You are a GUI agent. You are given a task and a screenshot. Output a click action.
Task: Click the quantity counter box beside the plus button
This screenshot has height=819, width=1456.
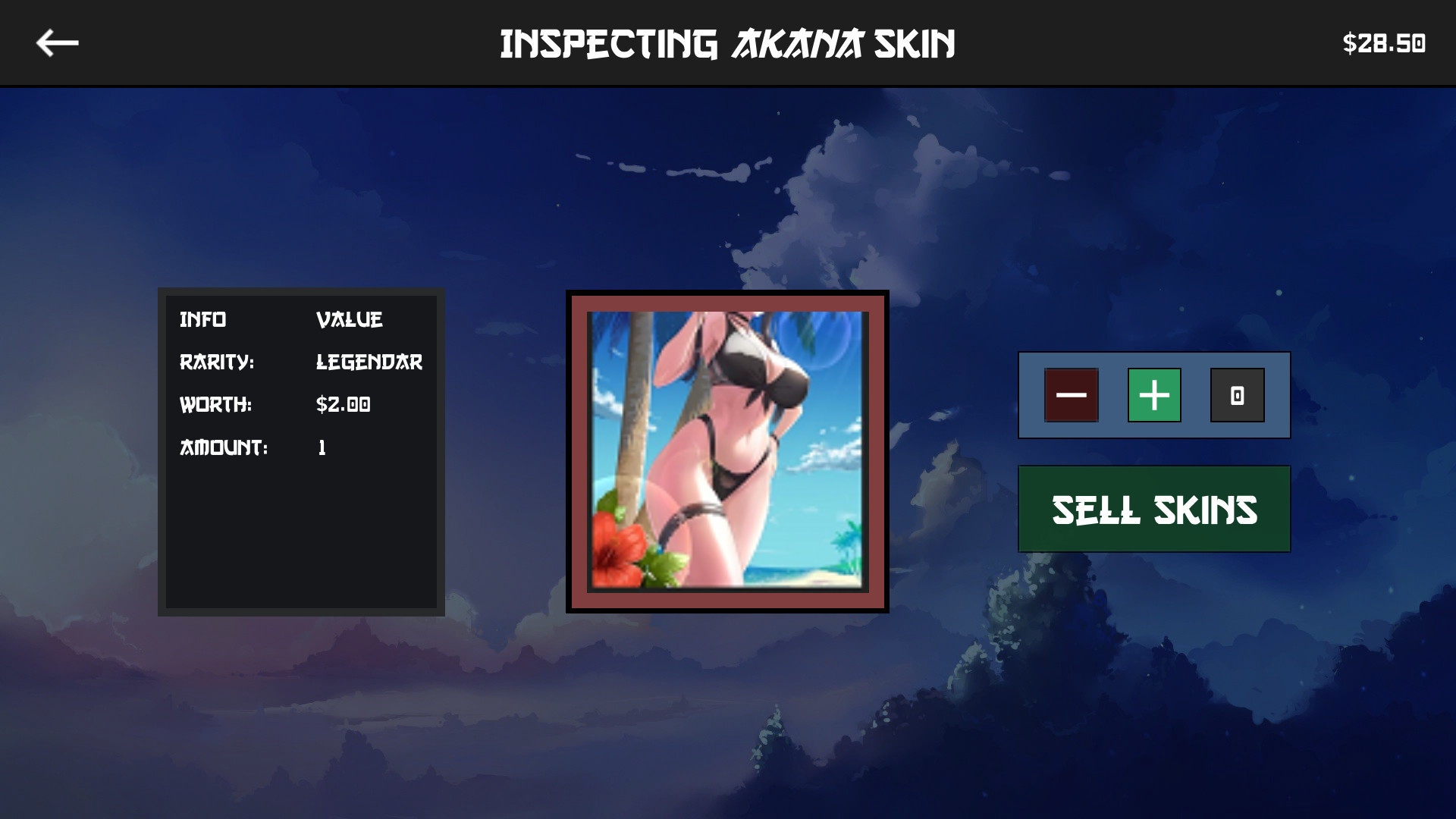(1238, 395)
